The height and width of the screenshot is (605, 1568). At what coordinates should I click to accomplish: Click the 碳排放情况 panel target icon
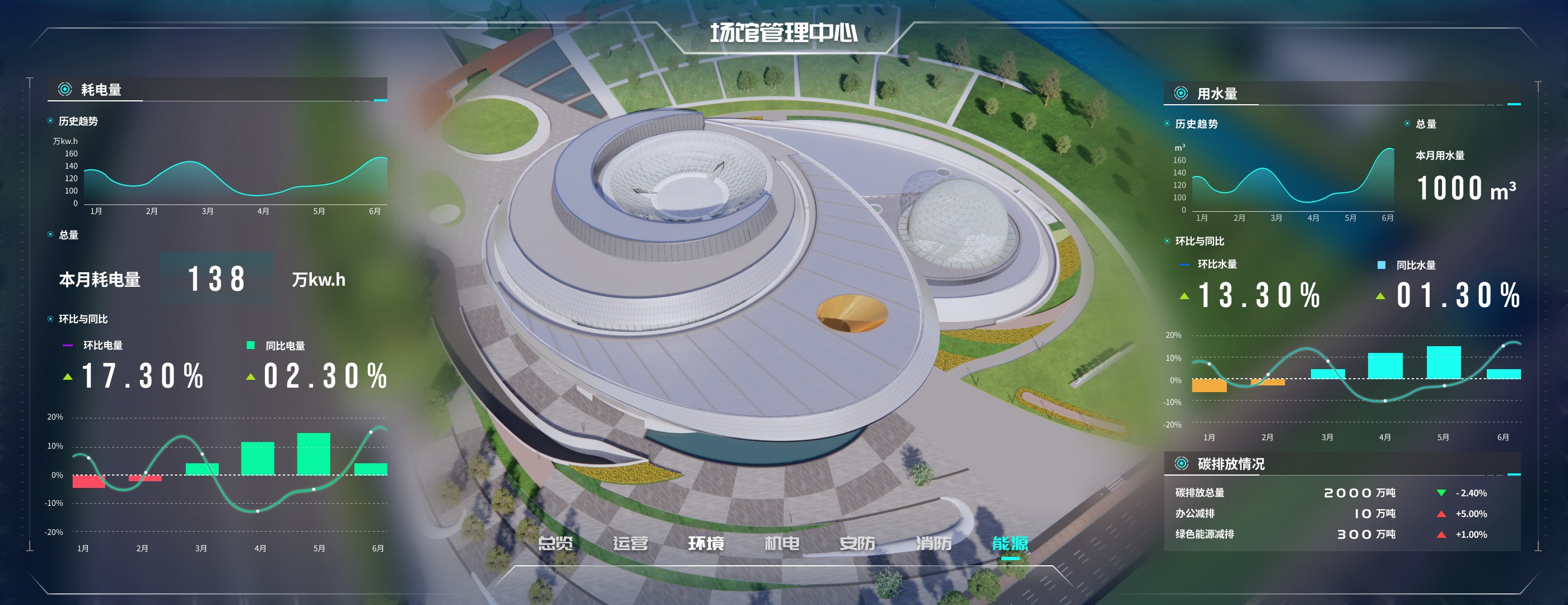pyautogui.click(x=1182, y=463)
